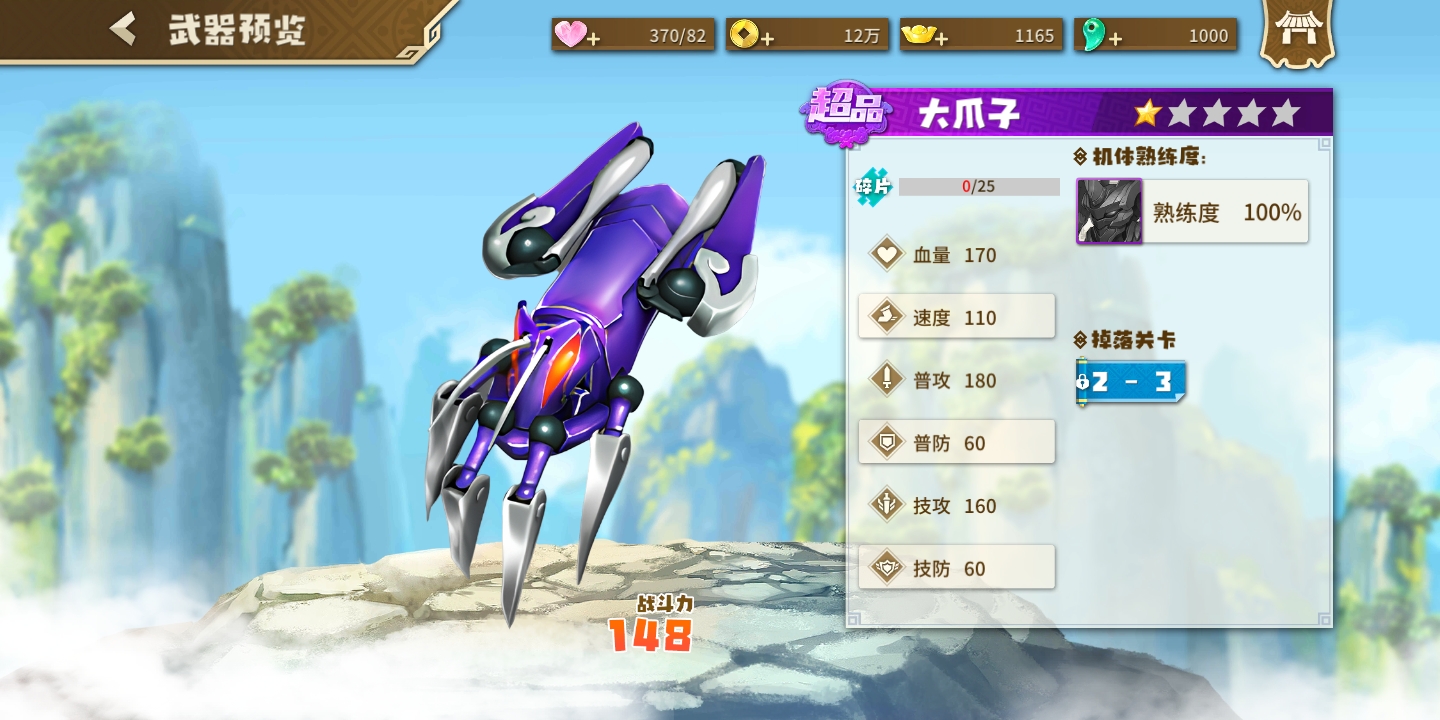Tap the fragment puzzle piece icon
The width and height of the screenshot is (1440, 720).
[872, 187]
